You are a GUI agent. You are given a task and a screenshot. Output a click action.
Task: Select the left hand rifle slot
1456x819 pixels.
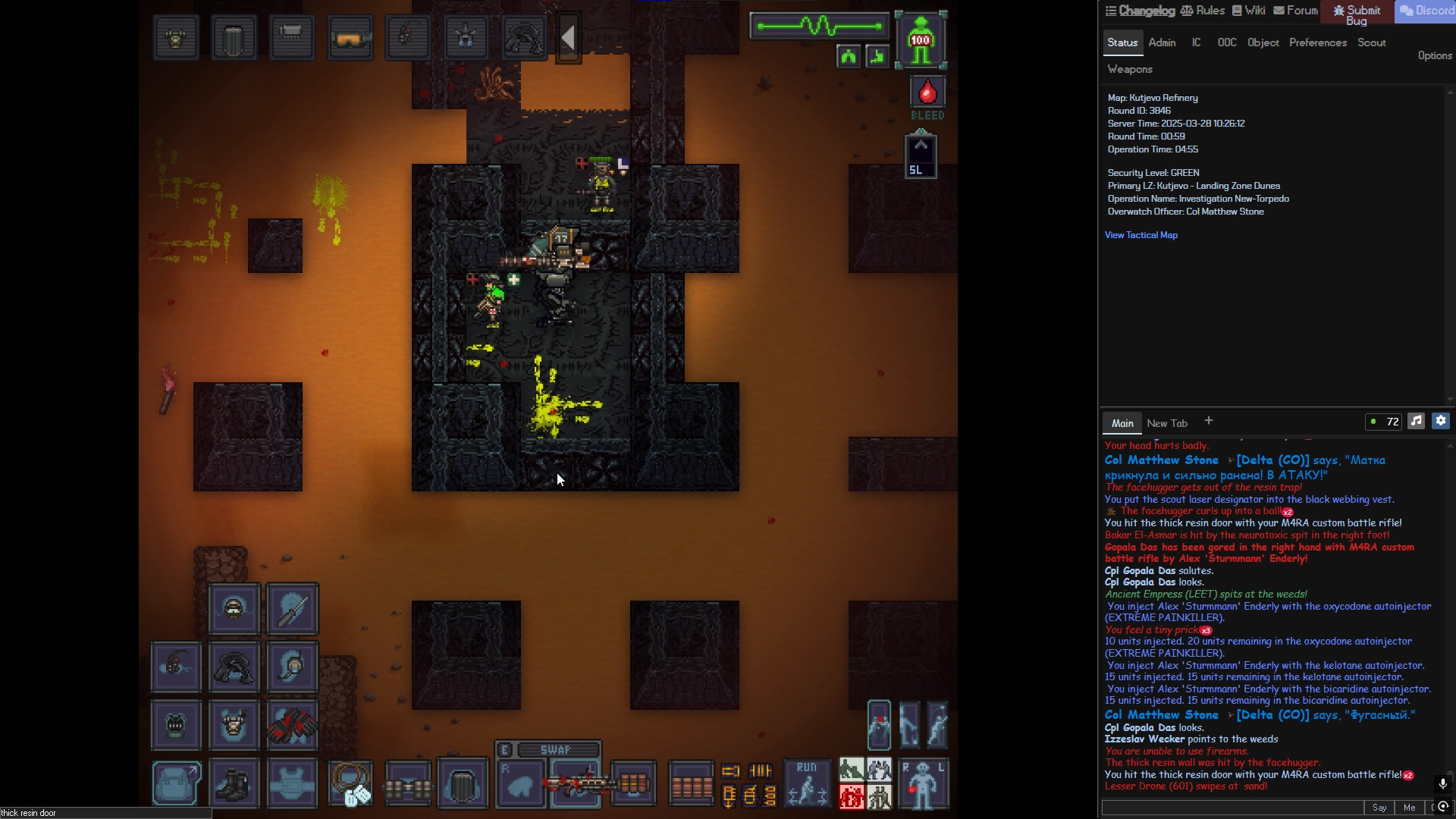576,785
